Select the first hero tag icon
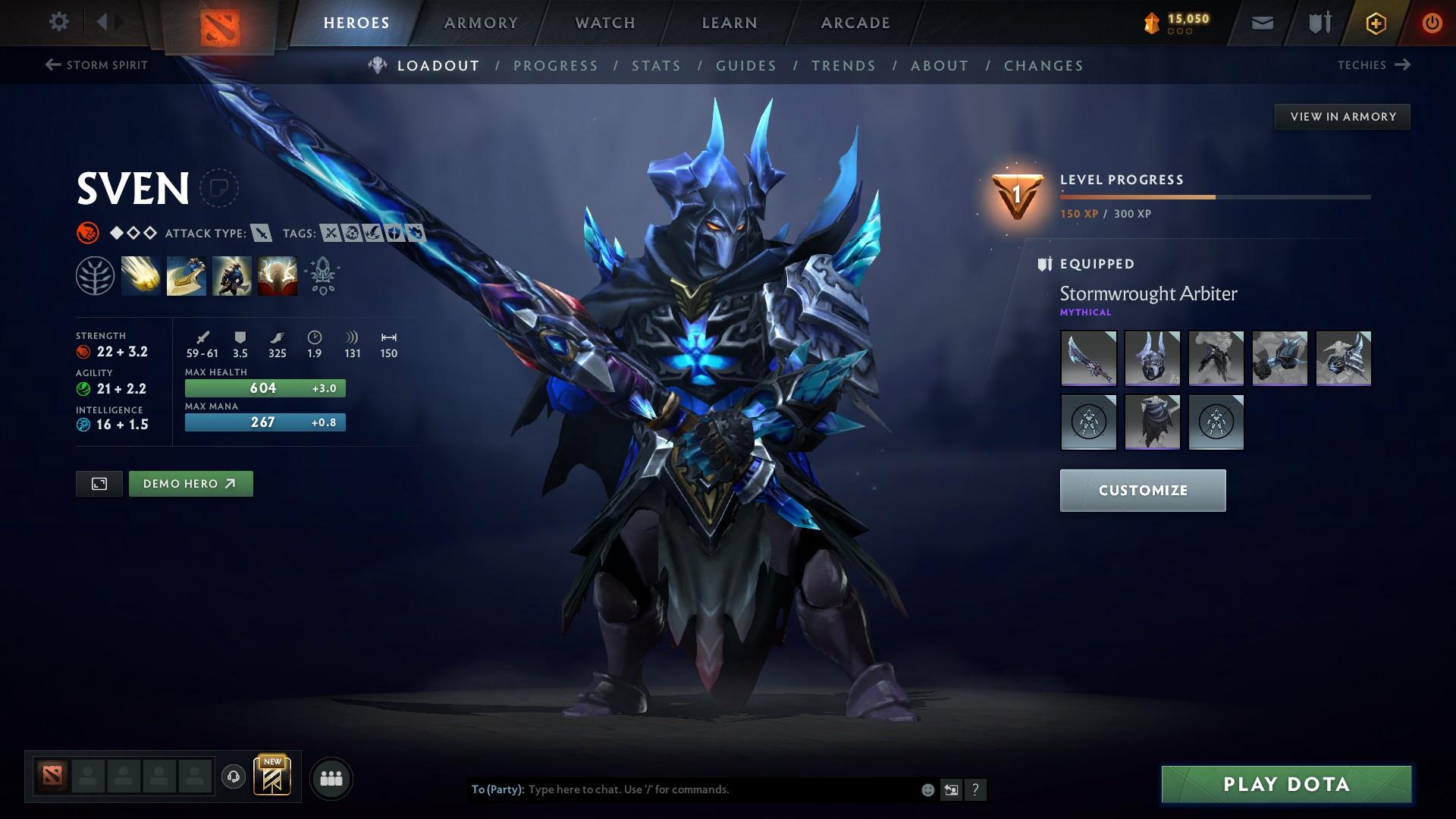 click(x=329, y=234)
